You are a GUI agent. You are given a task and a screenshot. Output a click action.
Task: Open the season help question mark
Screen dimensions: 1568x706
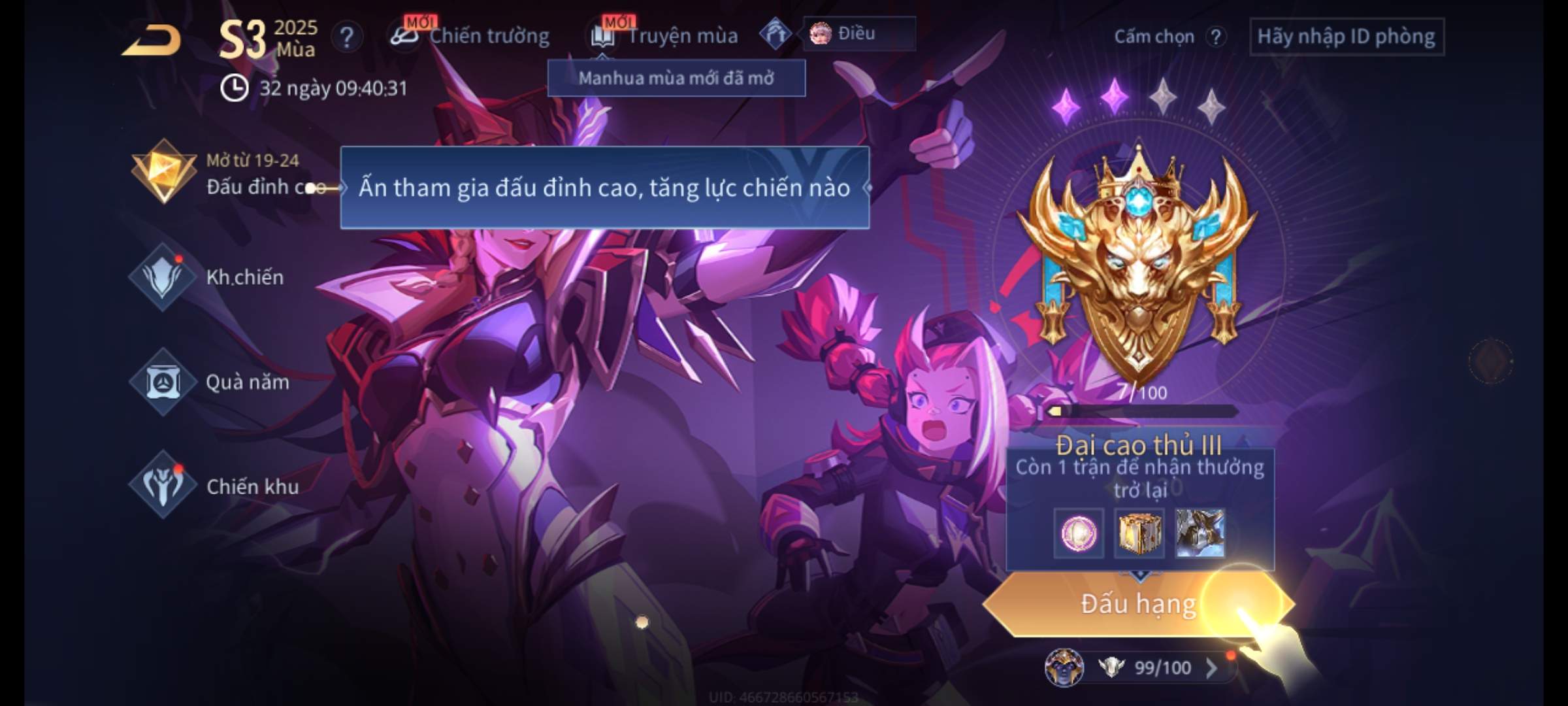pos(347,37)
